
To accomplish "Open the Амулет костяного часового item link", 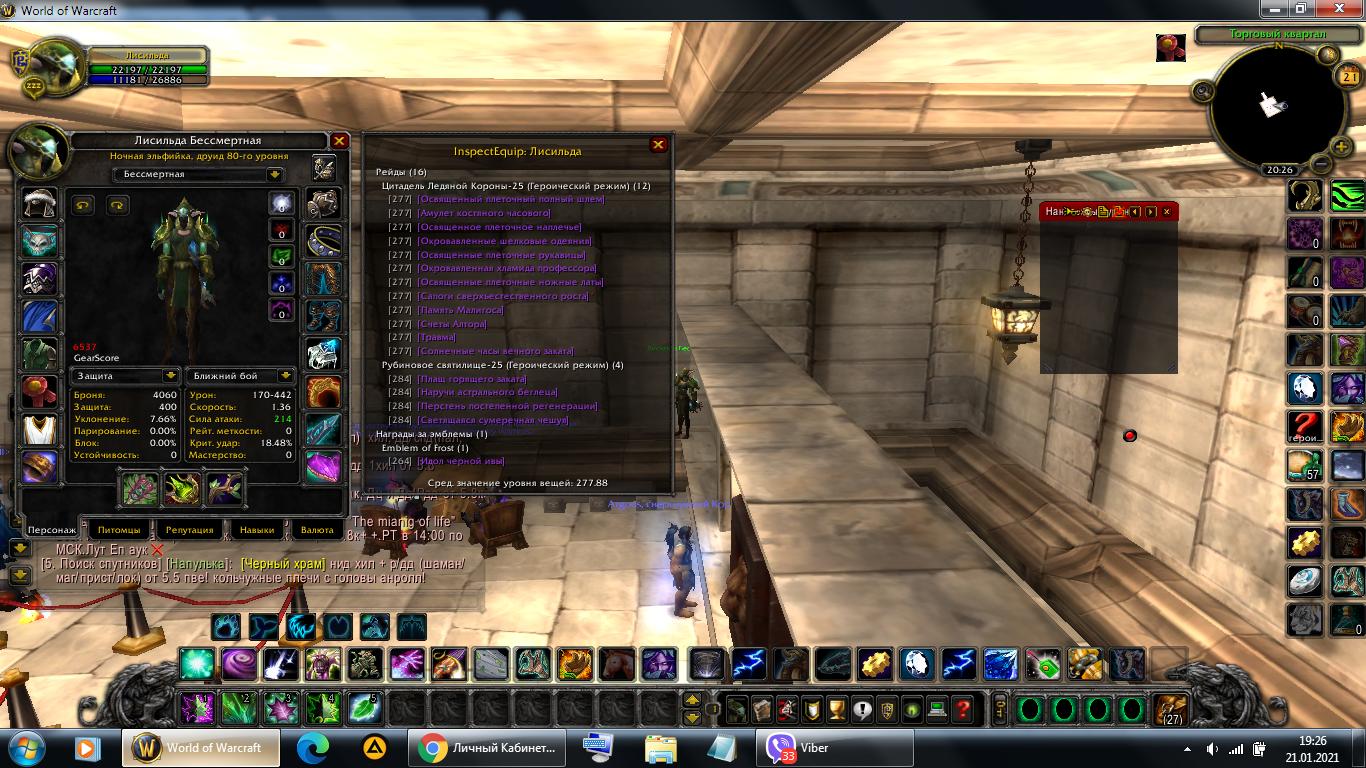I will click(x=484, y=213).
